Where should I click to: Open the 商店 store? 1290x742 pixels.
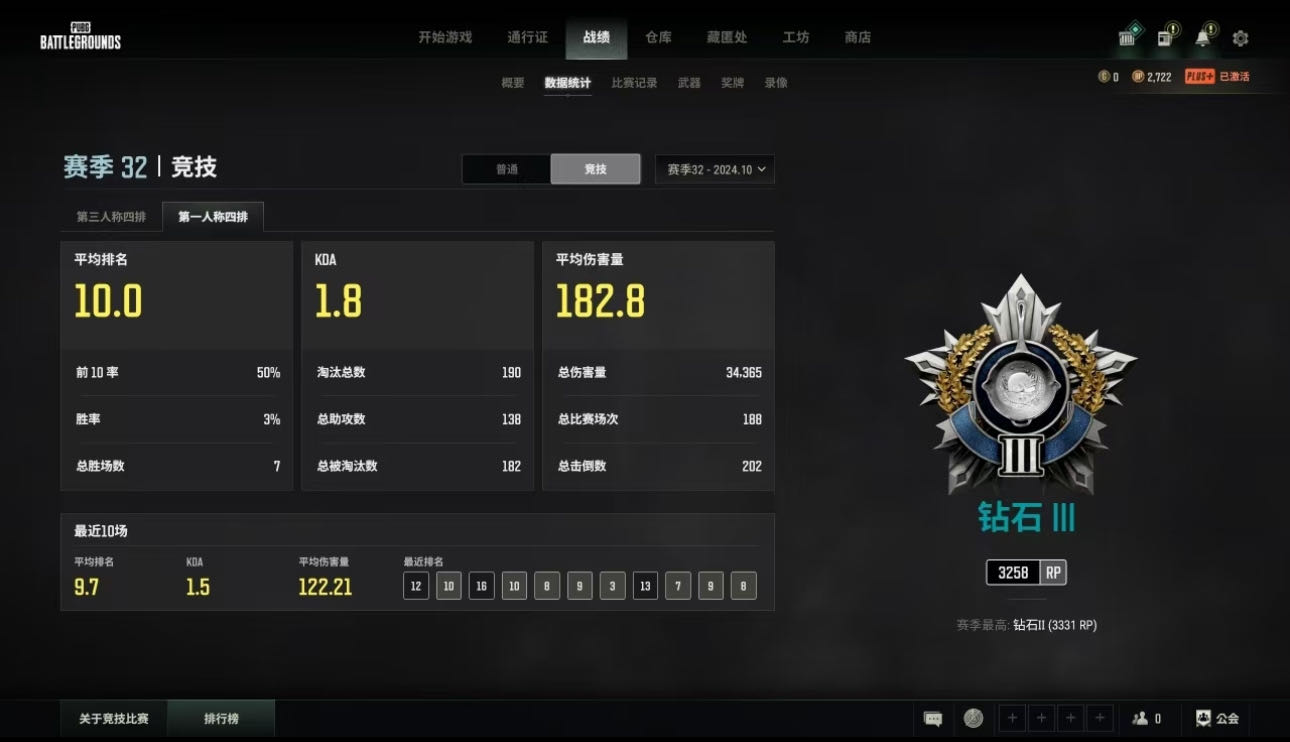[858, 37]
